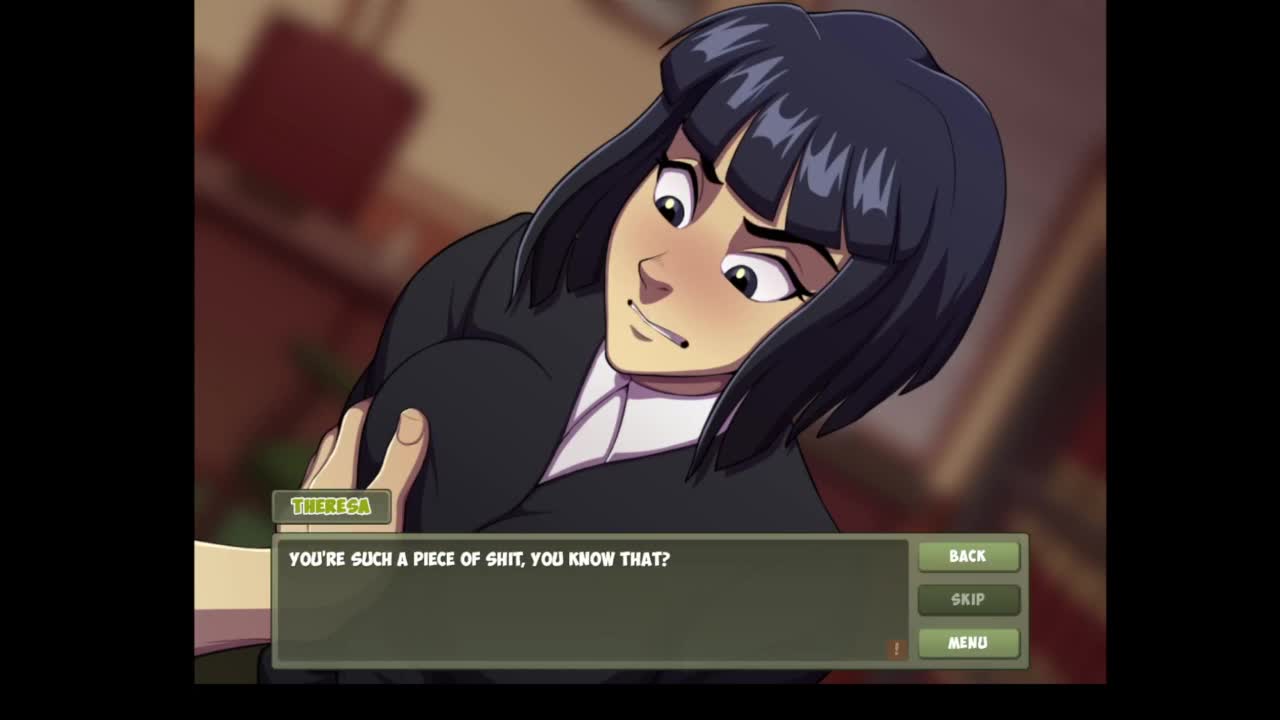
Task: Open the Menu button
Action: tap(968, 642)
